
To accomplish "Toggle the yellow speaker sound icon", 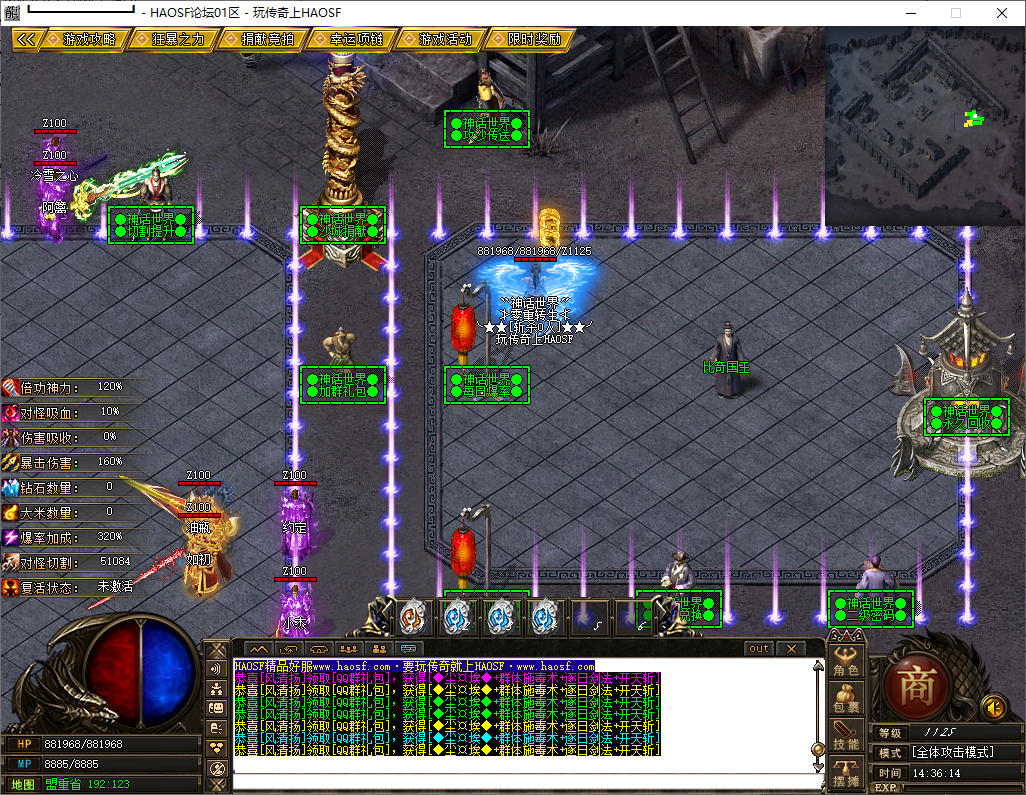I will (x=993, y=707).
